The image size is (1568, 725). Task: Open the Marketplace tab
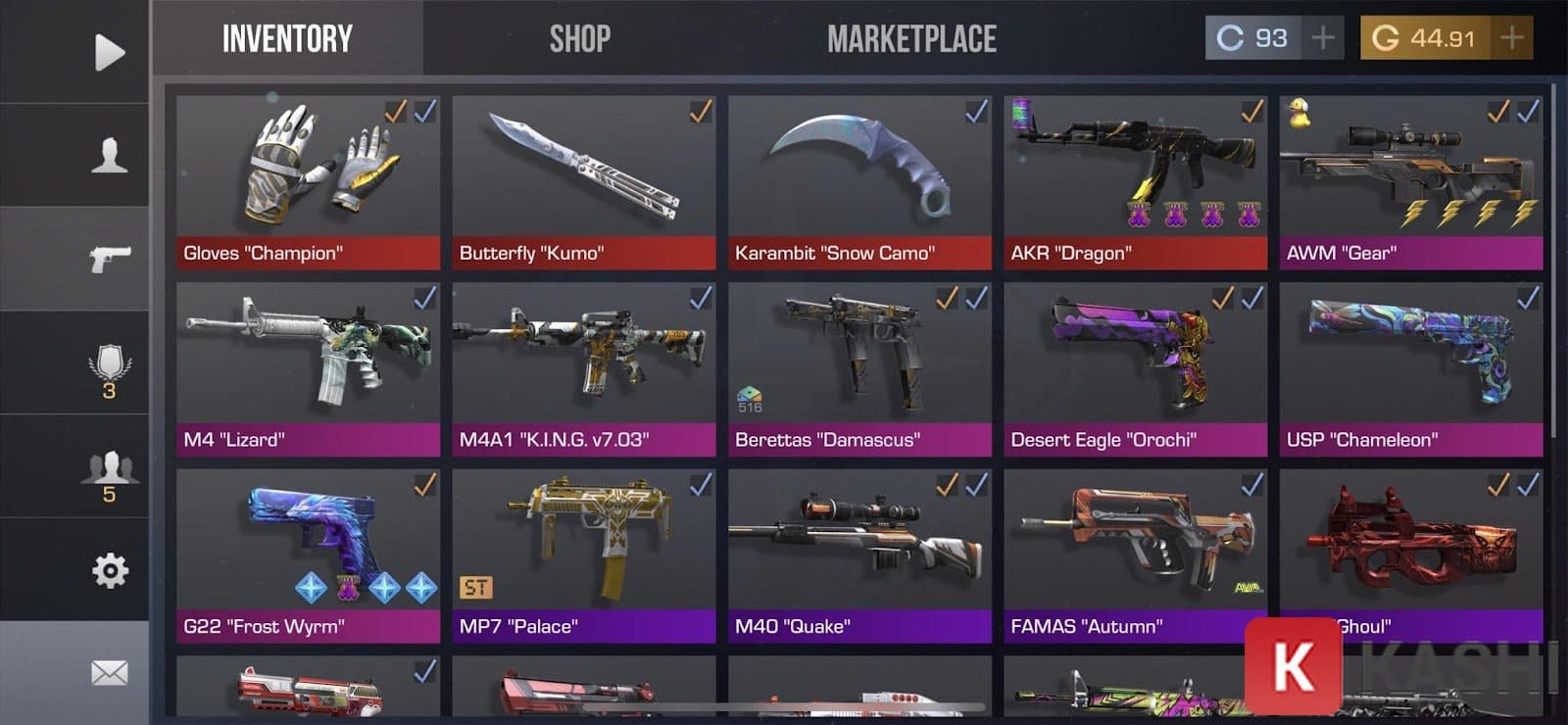coord(913,39)
